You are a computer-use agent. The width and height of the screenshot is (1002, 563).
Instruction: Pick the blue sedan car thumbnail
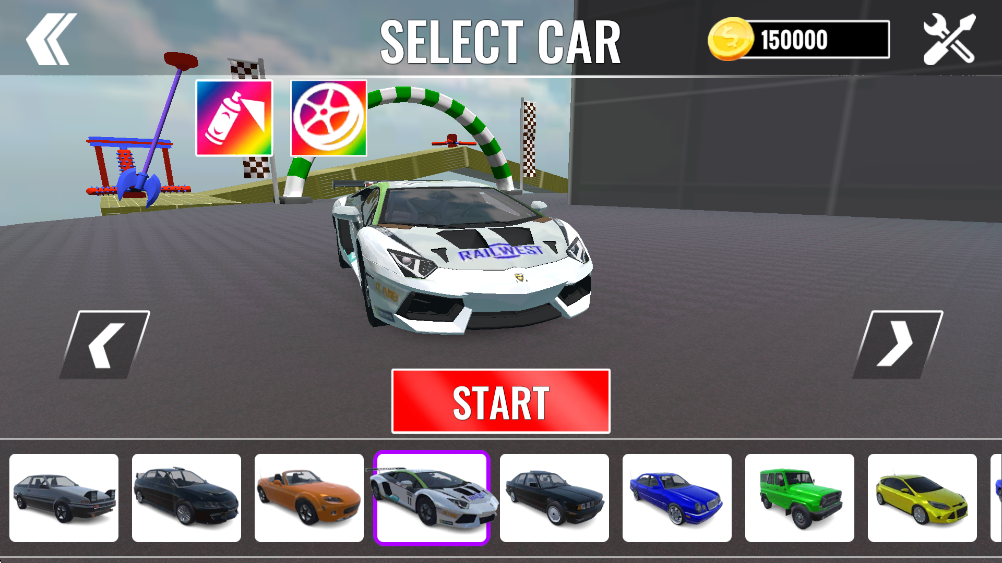677,498
